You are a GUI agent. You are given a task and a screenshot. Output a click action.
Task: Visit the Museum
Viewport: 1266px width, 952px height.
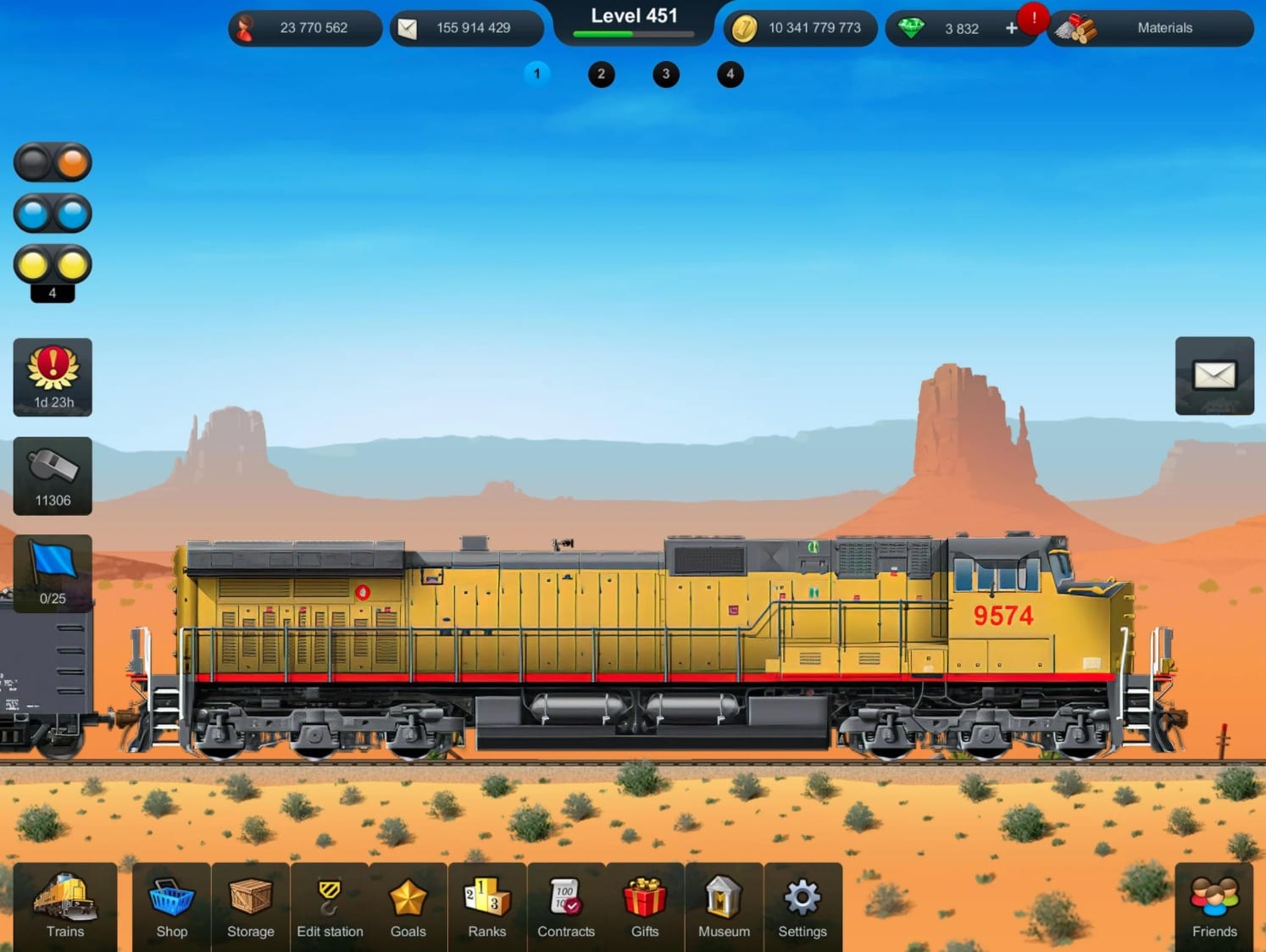pos(723,907)
